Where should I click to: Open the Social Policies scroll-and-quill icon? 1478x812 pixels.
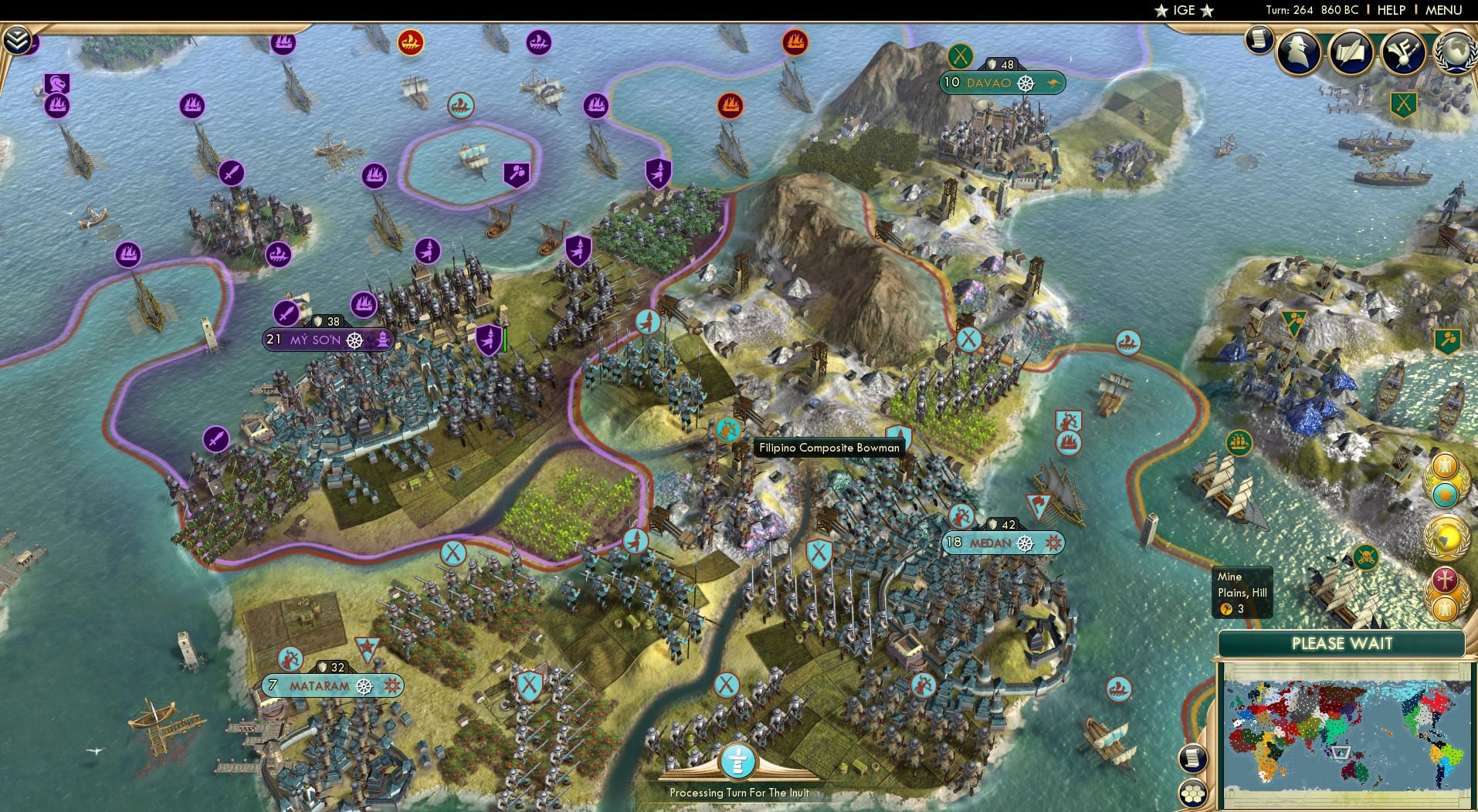[x=1351, y=52]
